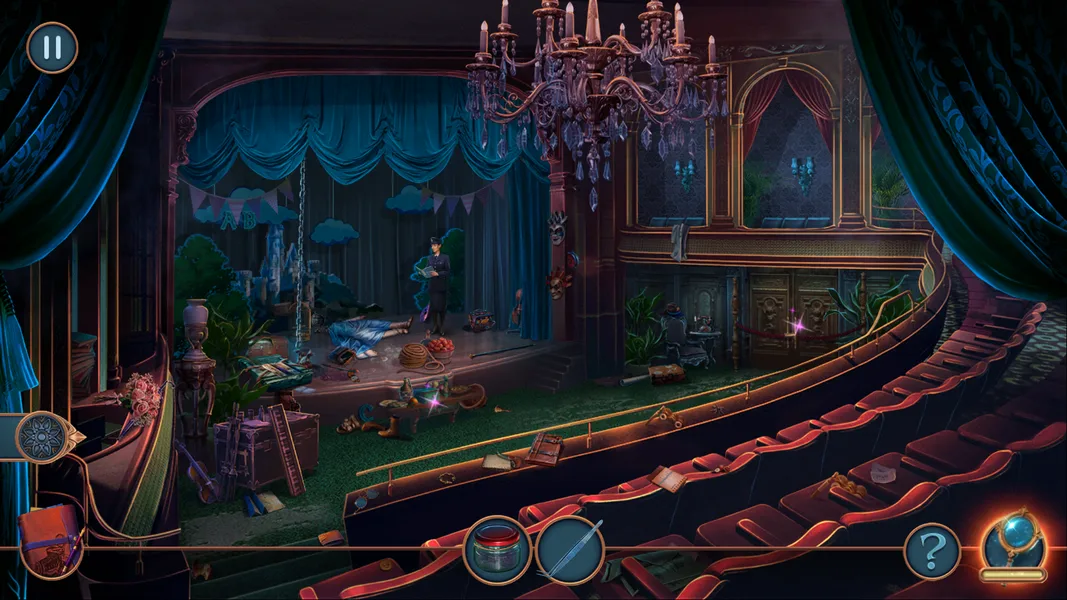The image size is (1067, 600).
Task: Open the question mark help button
Action: pos(932,551)
